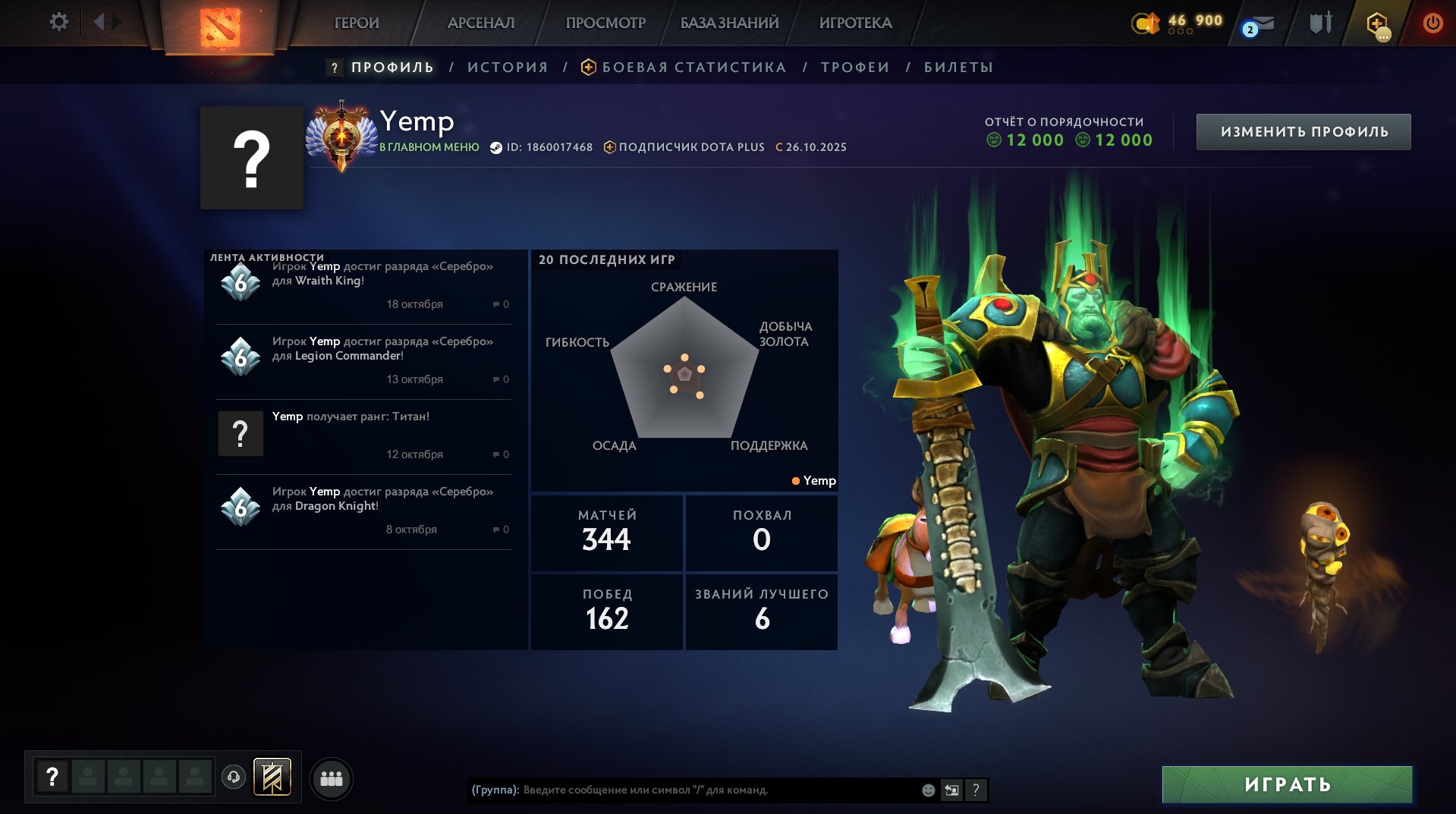The width and height of the screenshot is (1456, 814).
Task: Open the ГЕРОИ menu
Action: [x=357, y=23]
